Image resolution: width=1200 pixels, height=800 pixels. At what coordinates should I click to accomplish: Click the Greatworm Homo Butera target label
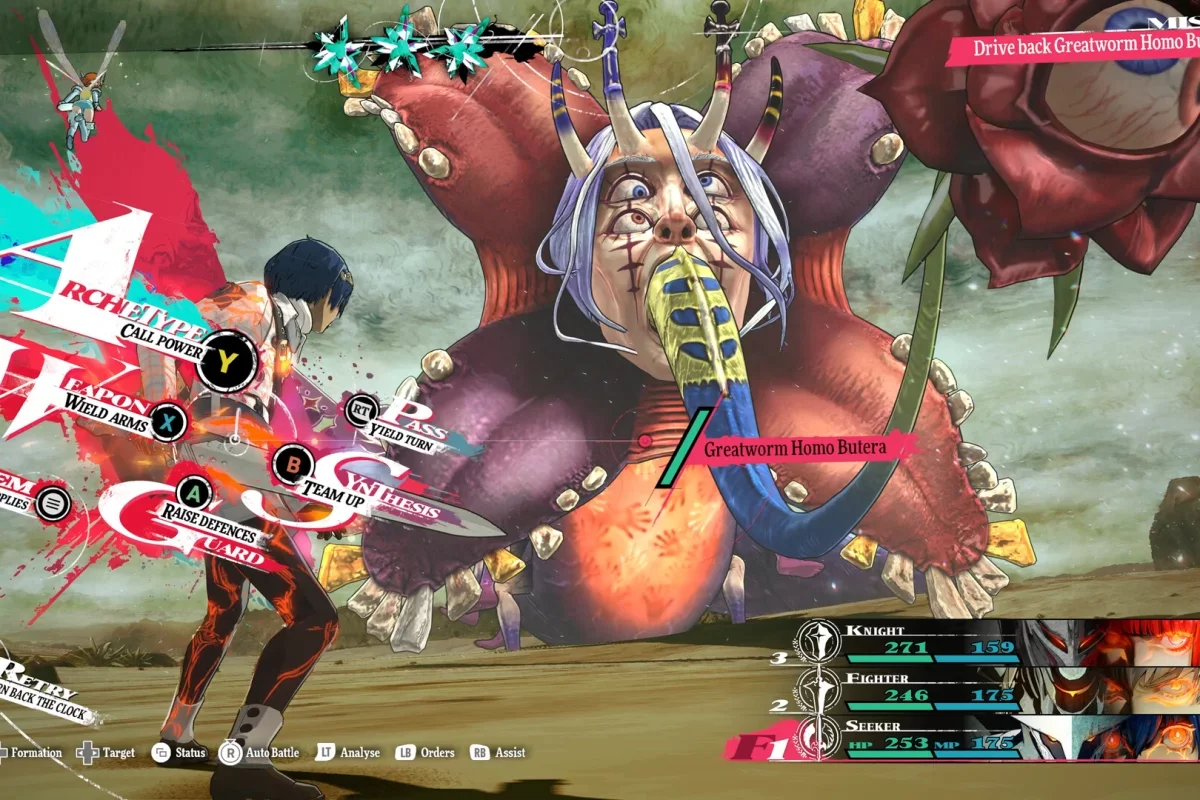pos(795,448)
